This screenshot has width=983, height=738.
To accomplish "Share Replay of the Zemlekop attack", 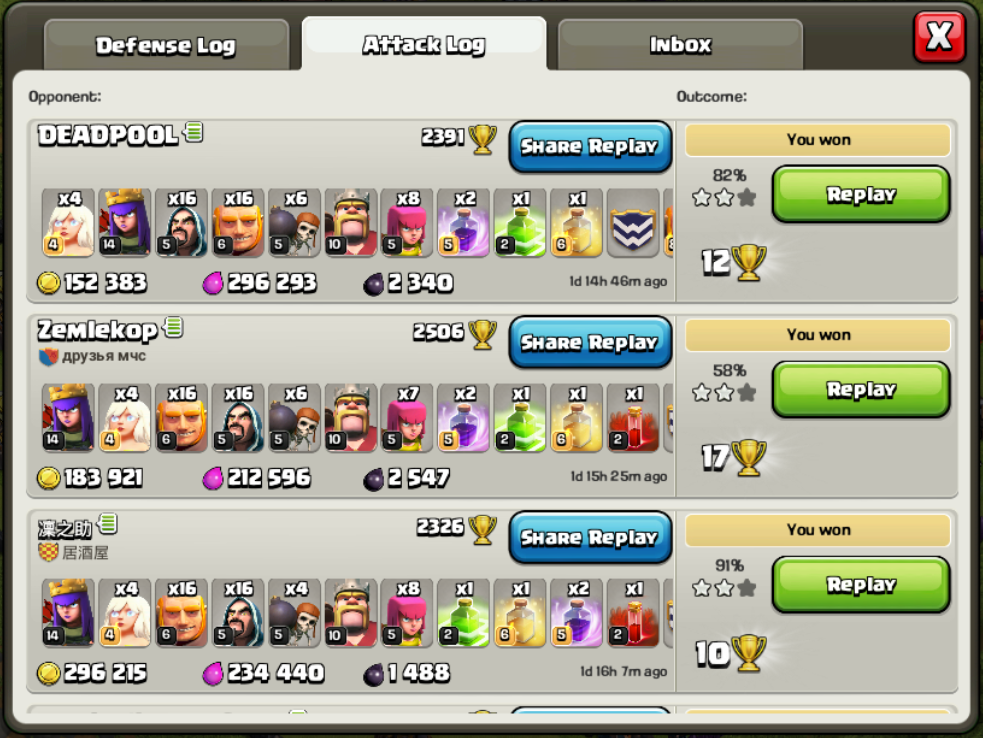I will click(590, 342).
